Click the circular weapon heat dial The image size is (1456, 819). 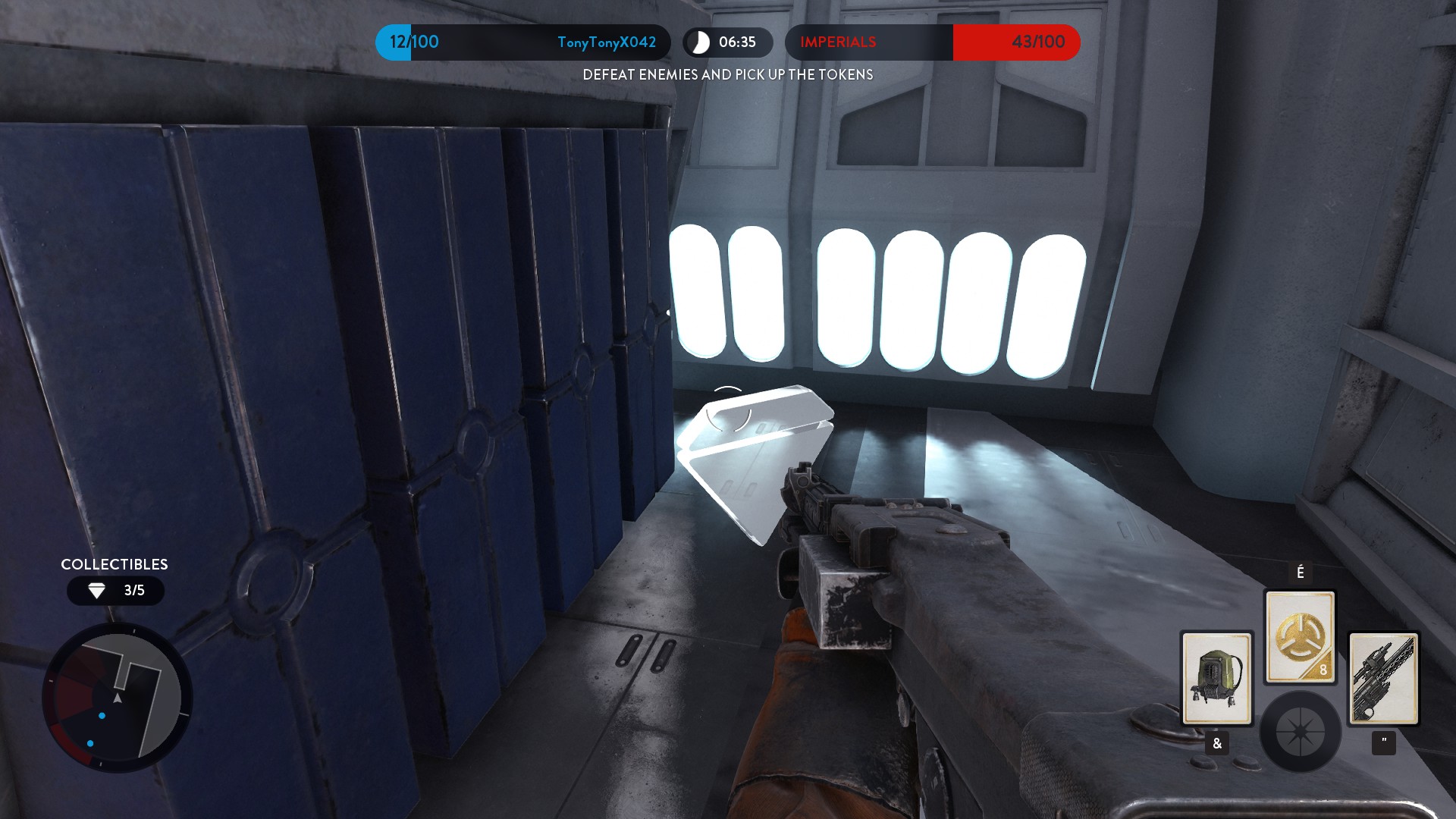[x=1300, y=732]
